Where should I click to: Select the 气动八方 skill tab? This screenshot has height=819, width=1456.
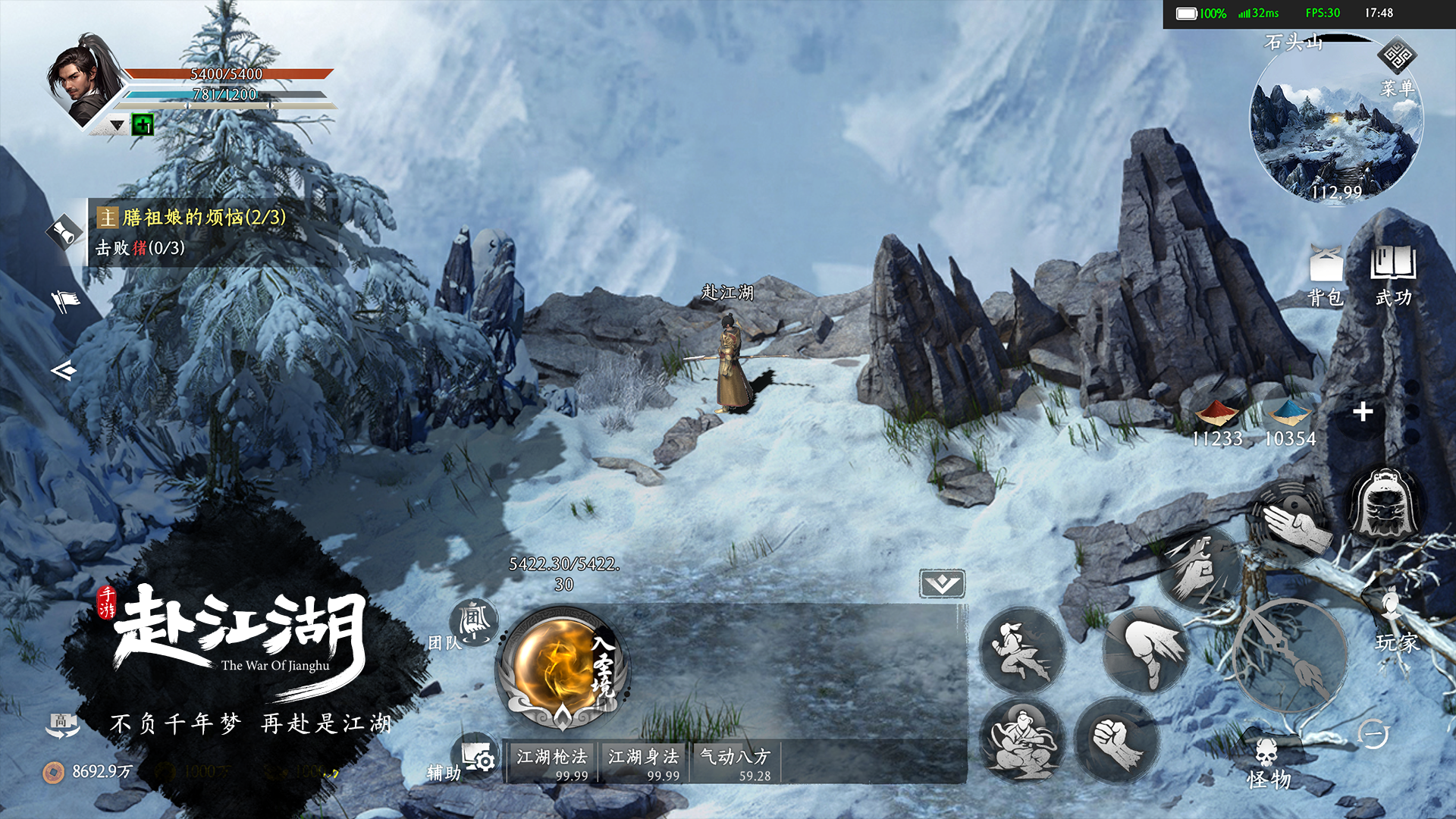click(734, 762)
